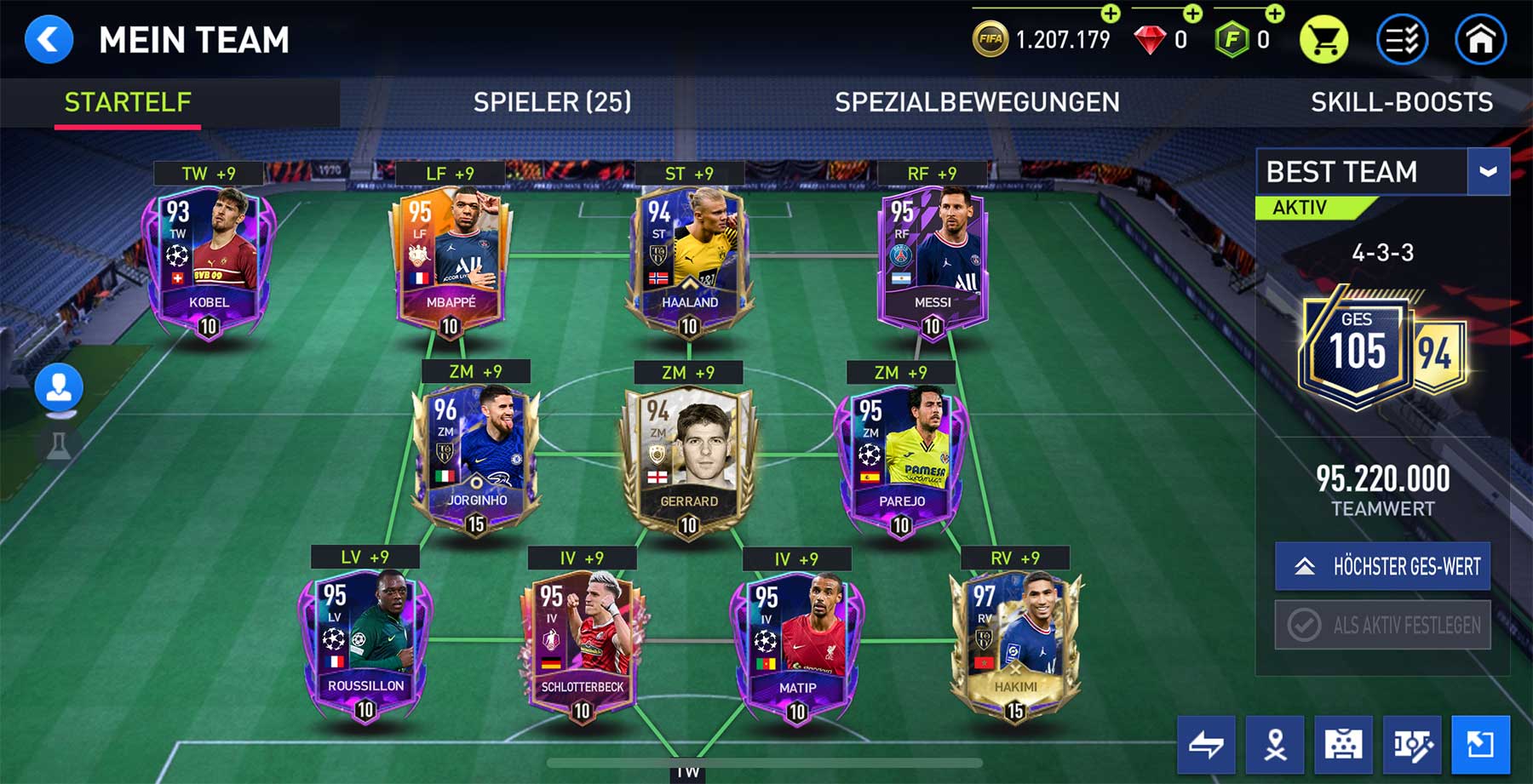Go back using the blue arrow button
Viewport: 1533px width, 784px height.
(49, 40)
